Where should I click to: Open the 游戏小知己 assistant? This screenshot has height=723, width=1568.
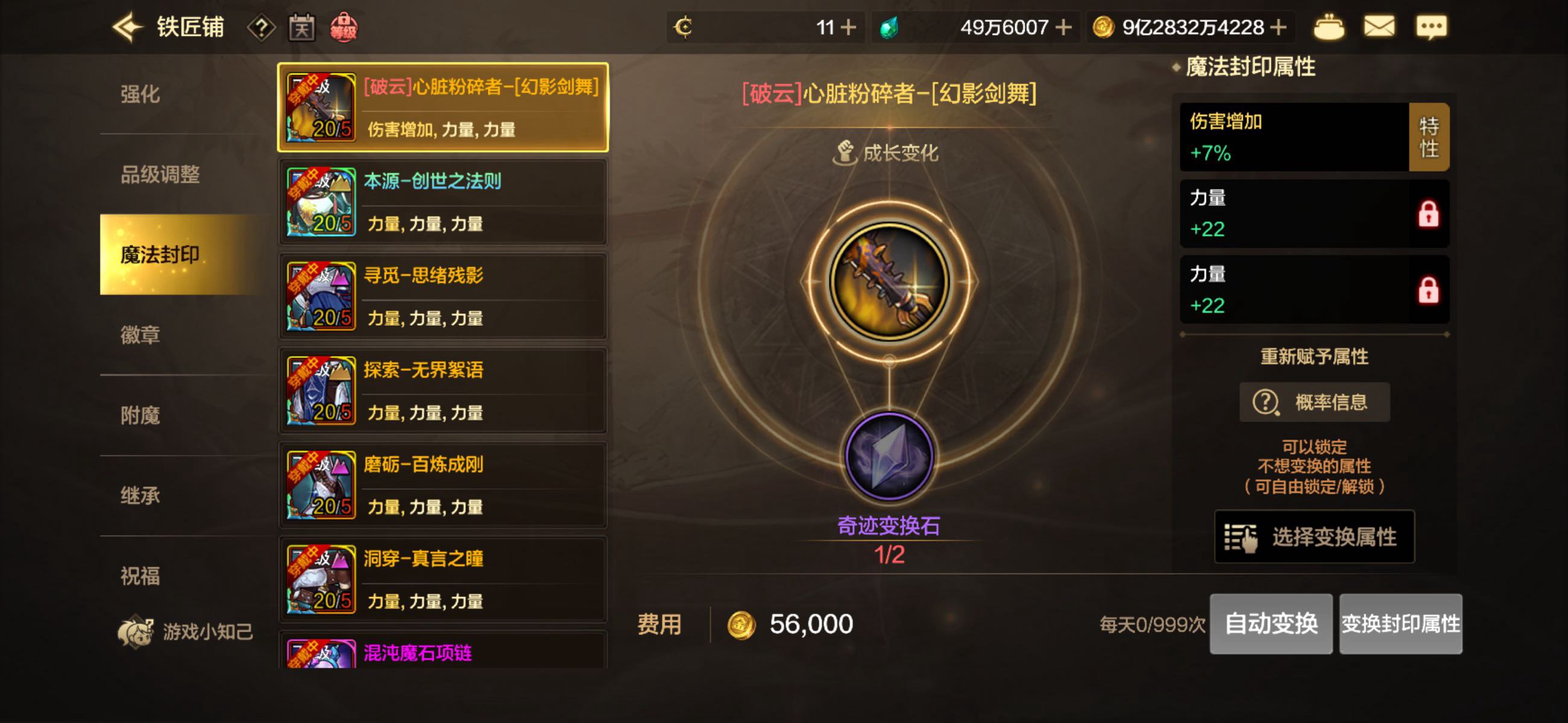point(186,631)
